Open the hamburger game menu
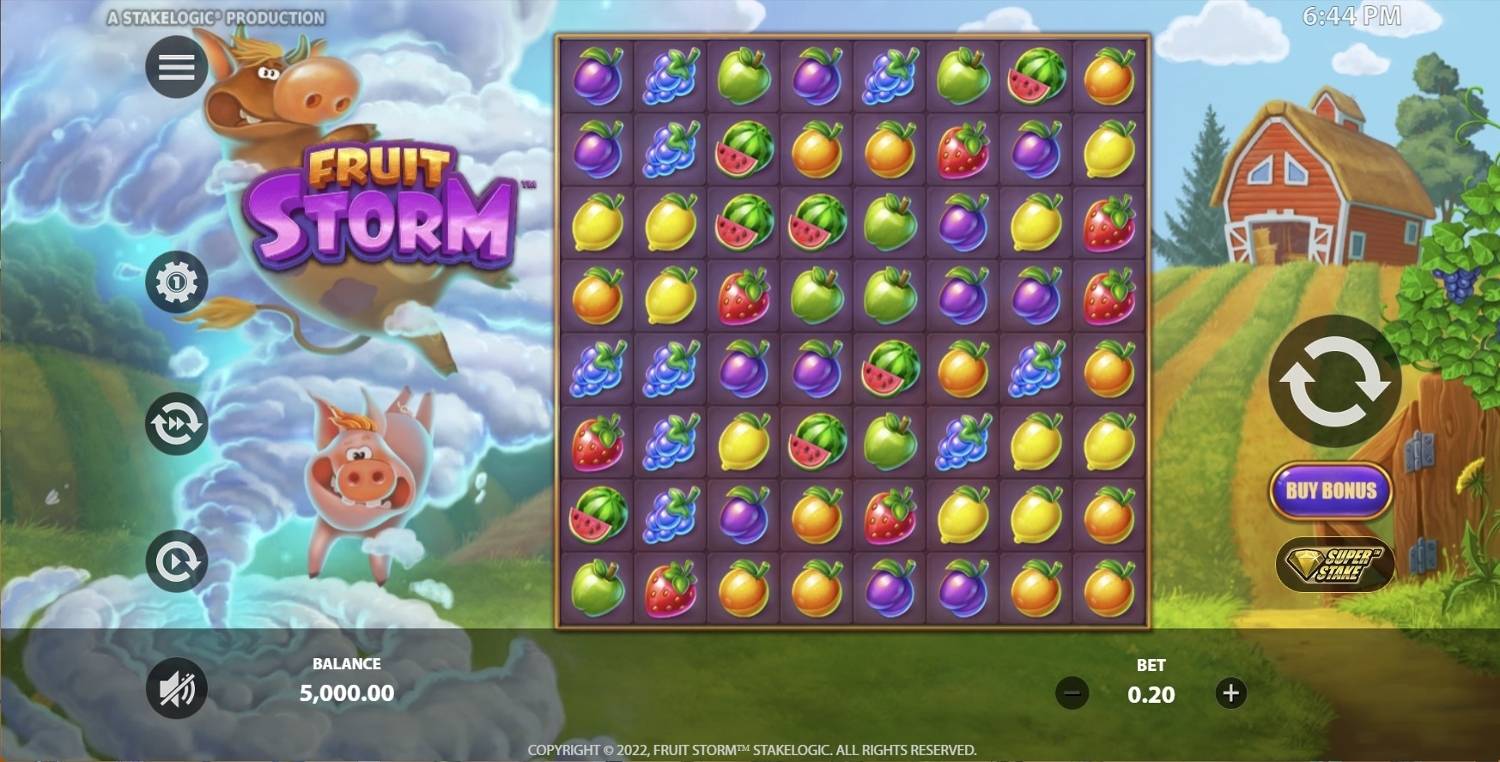The image size is (1500, 762). [177, 67]
